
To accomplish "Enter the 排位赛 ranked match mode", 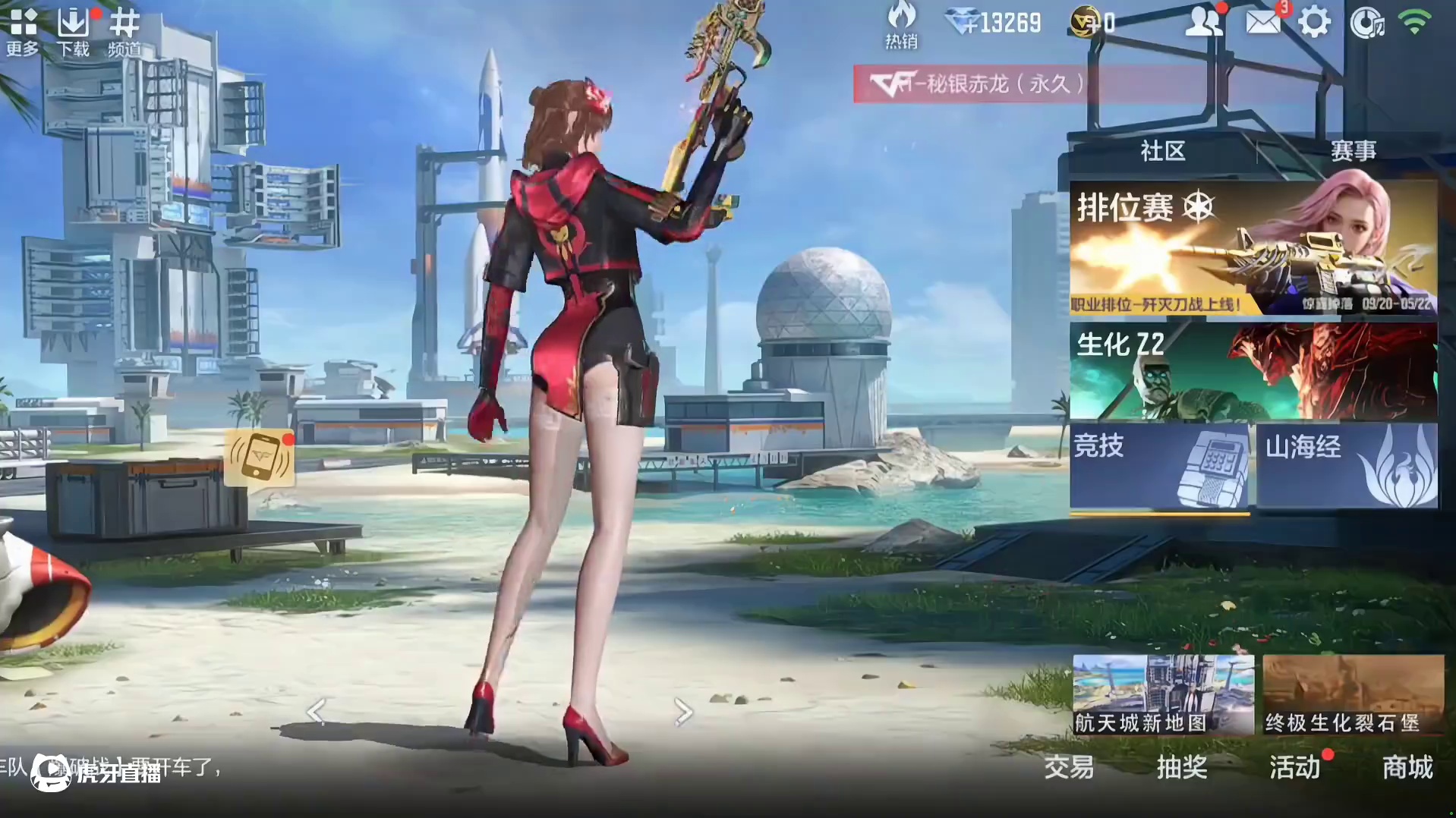I will coord(1253,247).
